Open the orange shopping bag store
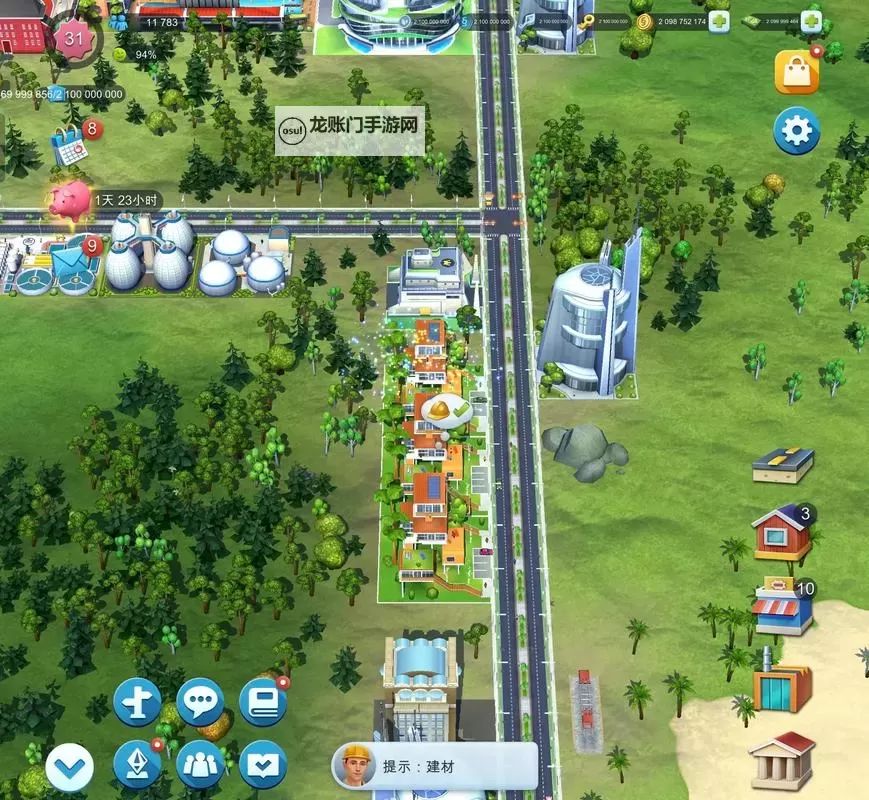Screen dimensions: 869x800 (797, 72)
